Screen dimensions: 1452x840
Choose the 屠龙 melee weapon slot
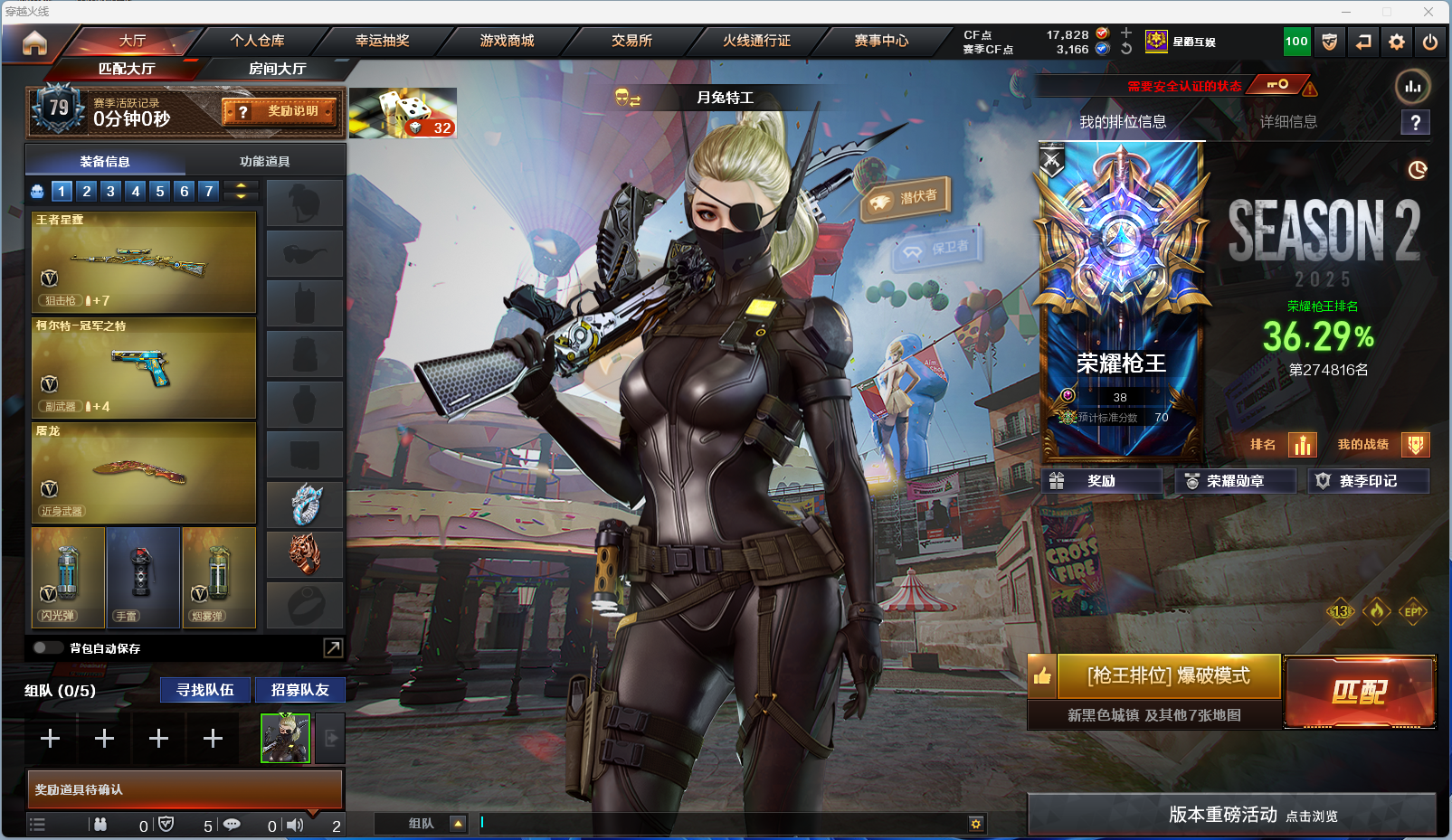coord(144,473)
